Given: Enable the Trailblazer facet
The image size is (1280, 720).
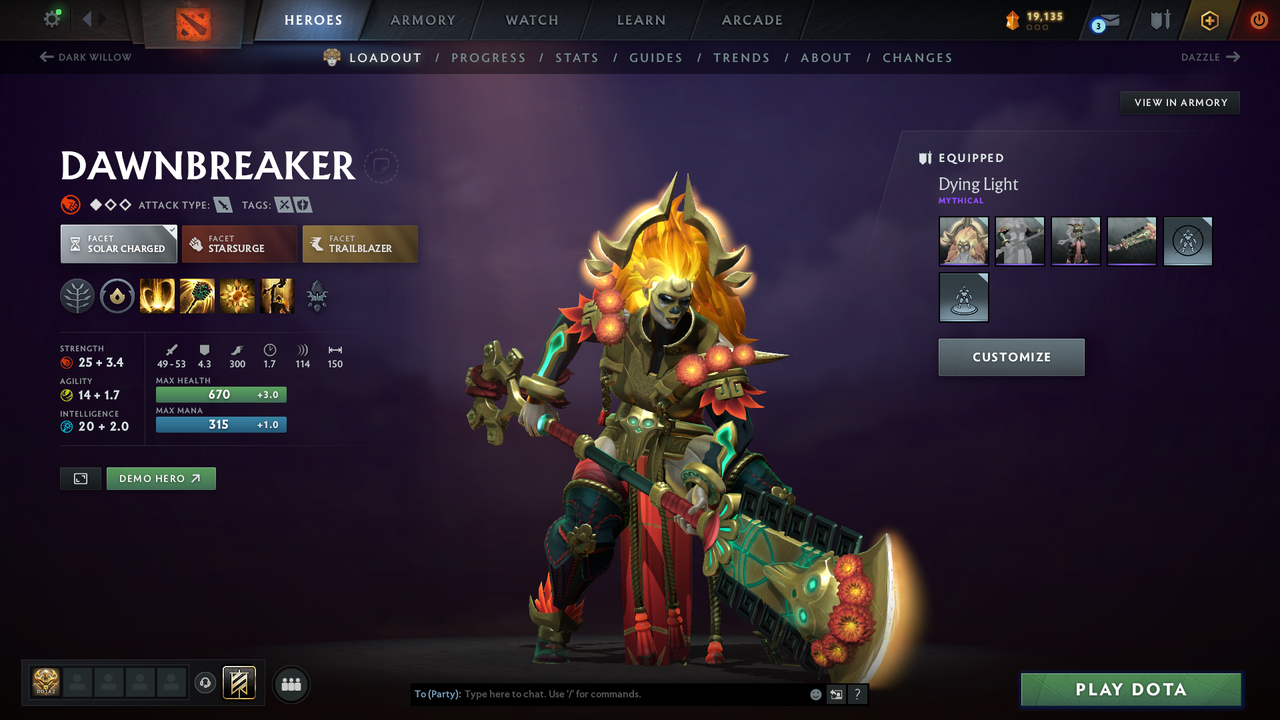Looking at the screenshot, I should (360, 243).
